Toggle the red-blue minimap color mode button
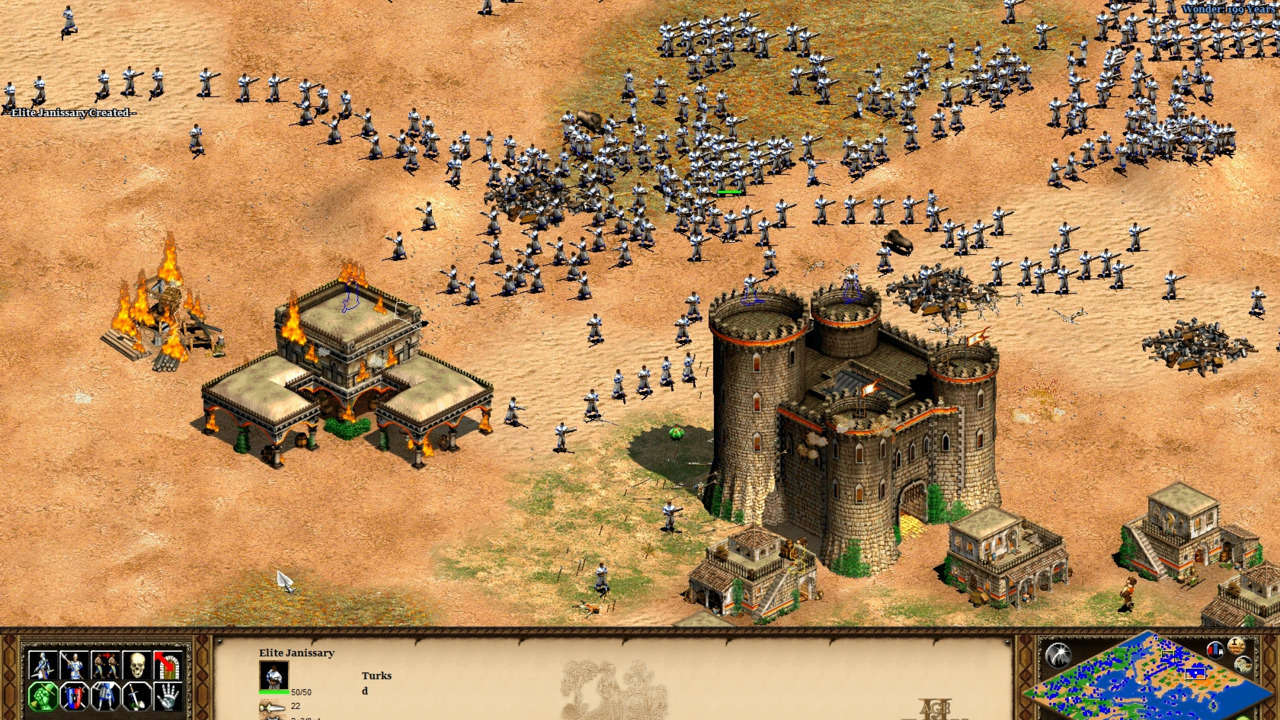 [1216, 649]
